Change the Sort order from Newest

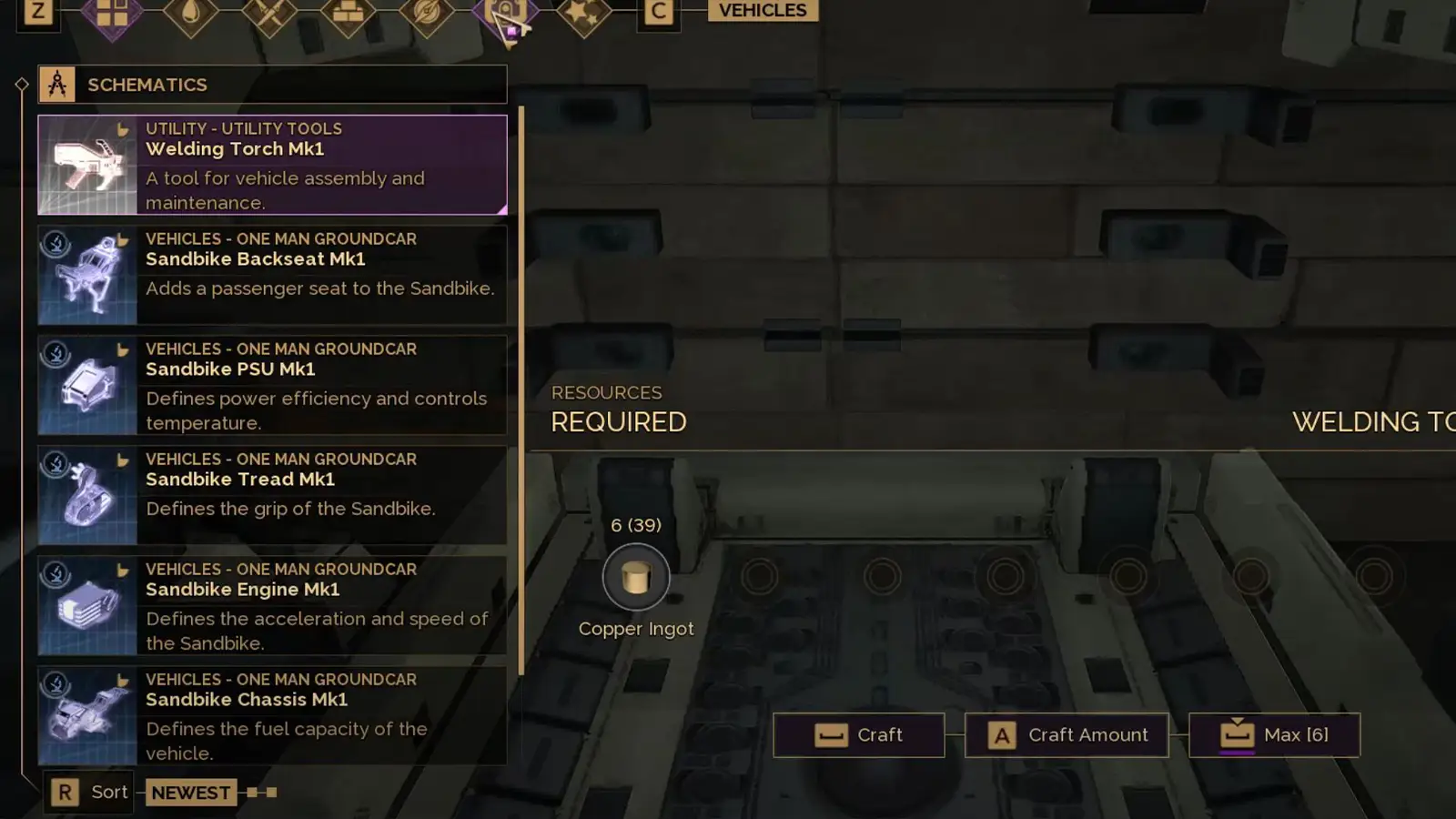tap(189, 793)
